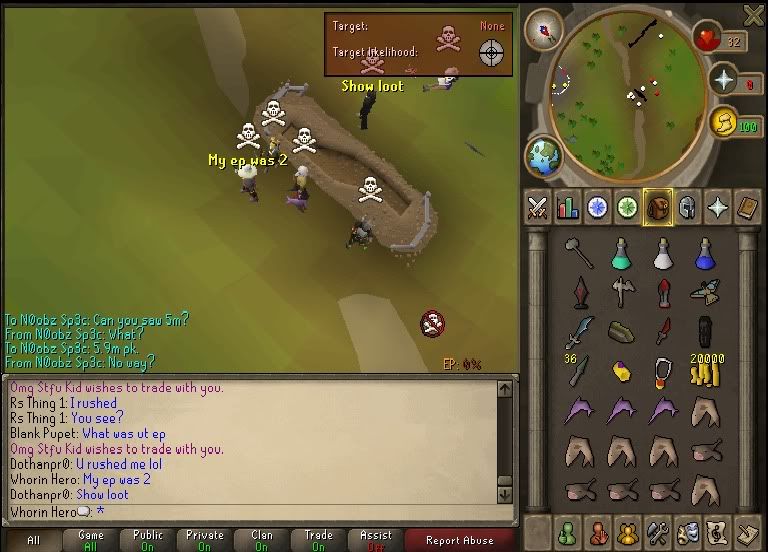The image size is (768, 552).
Task: Open the Magic spellbook tab
Action: [x=718, y=207]
